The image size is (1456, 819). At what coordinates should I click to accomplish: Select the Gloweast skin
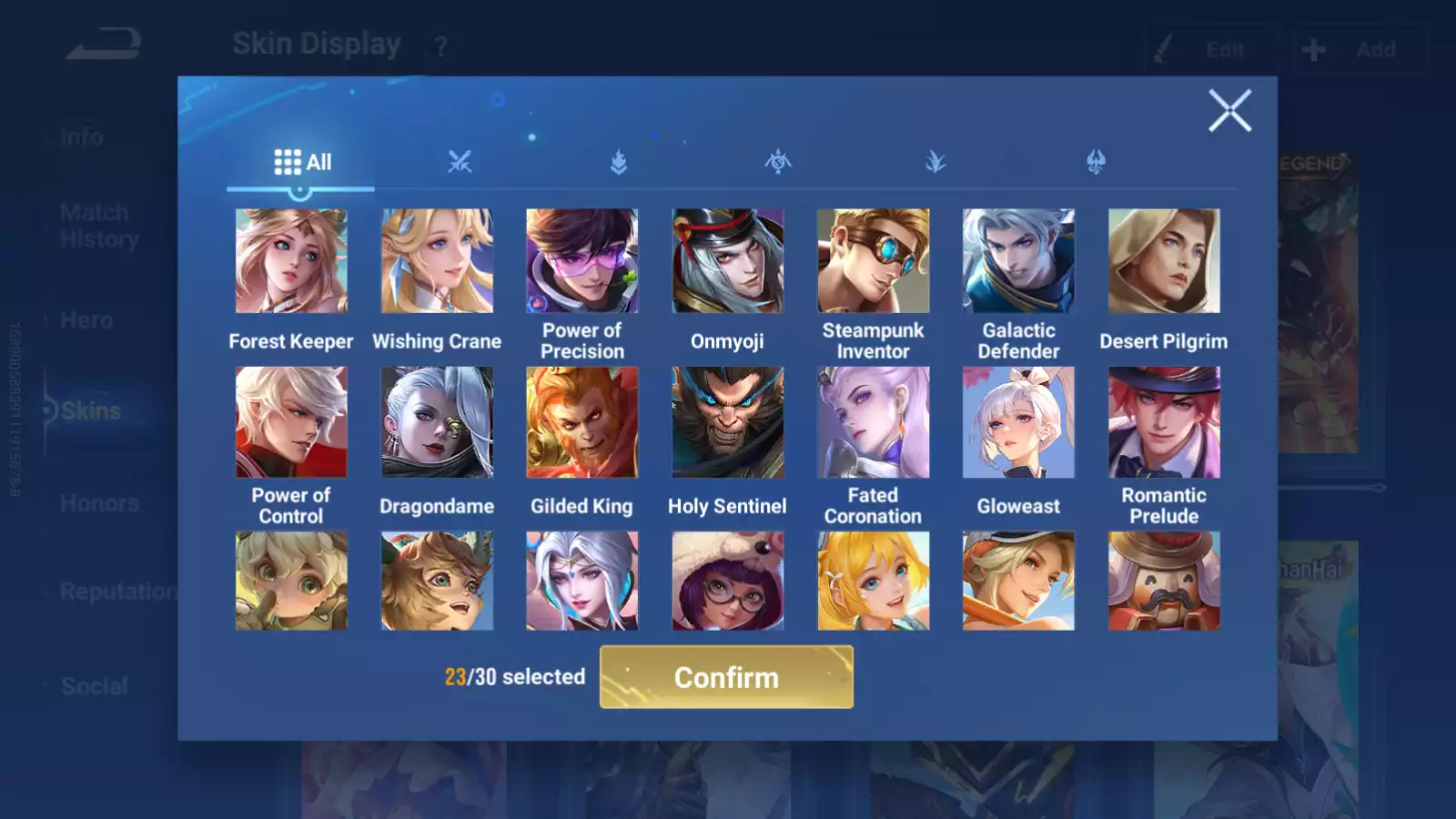coord(1018,422)
